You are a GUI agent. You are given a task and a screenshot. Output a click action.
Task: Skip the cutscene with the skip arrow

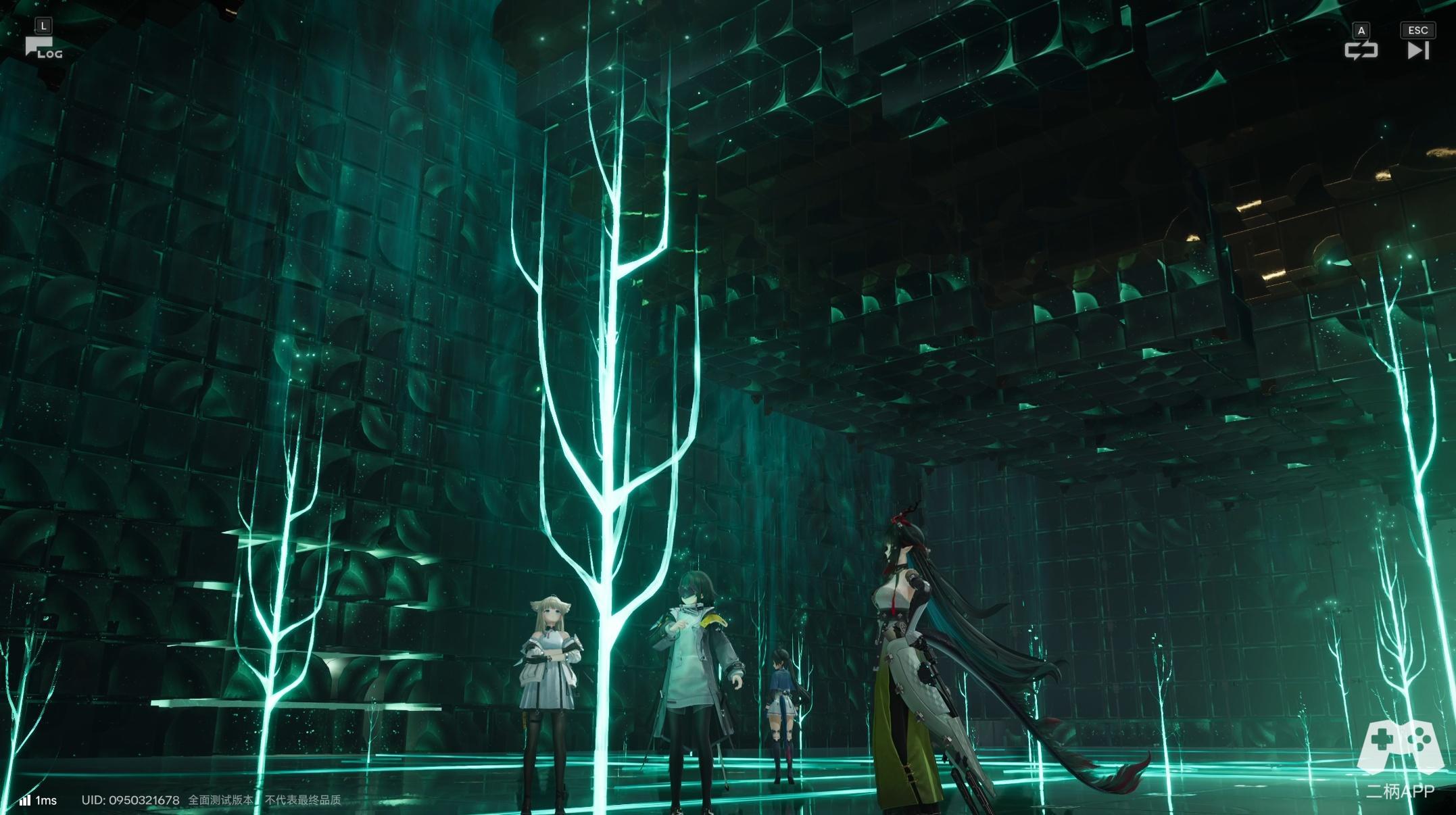pyautogui.click(x=1417, y=50)
